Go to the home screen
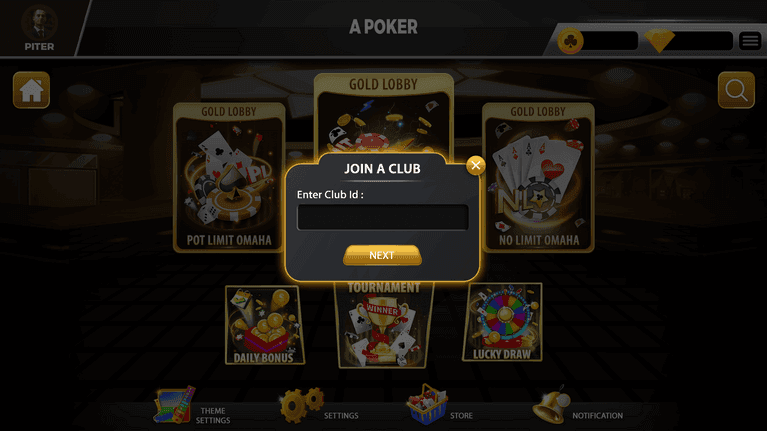 (31, 91)
